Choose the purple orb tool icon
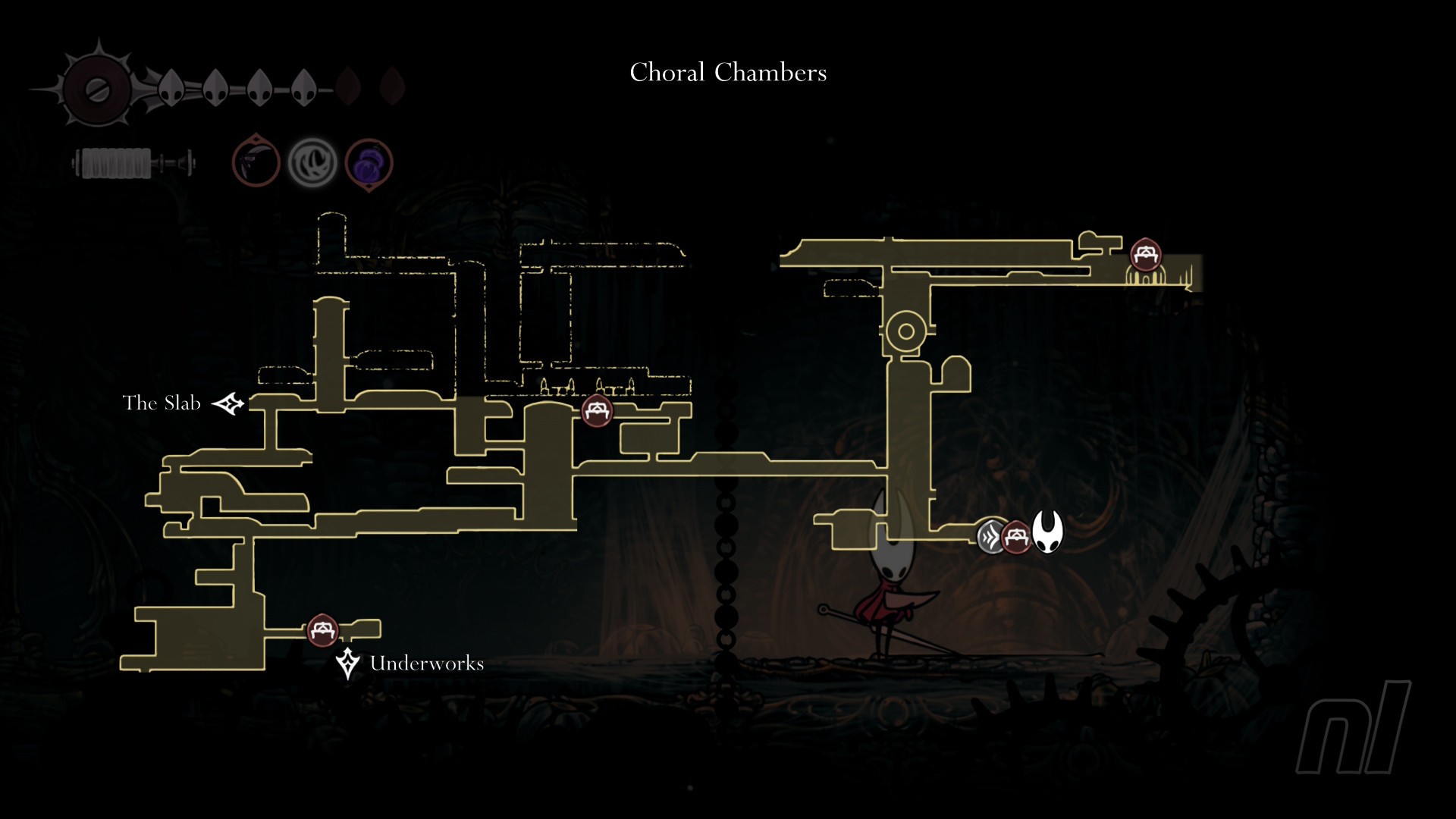The image size is (1456, 819). coord(369,162)
